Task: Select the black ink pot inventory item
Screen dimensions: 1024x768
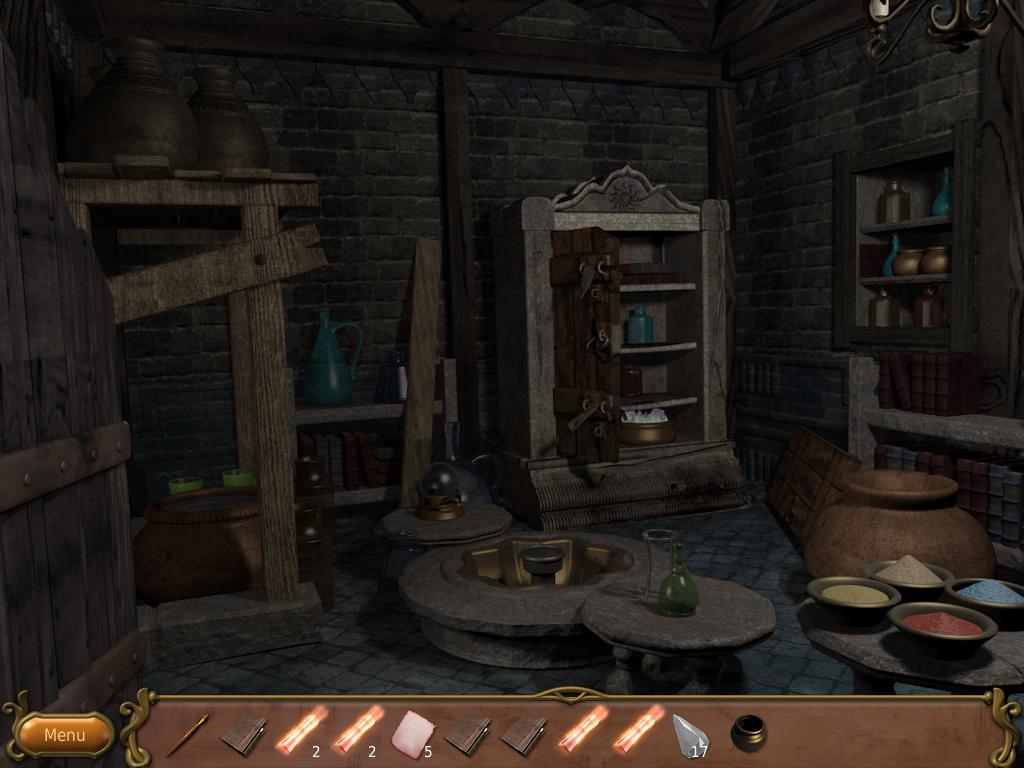Action: 748,732
